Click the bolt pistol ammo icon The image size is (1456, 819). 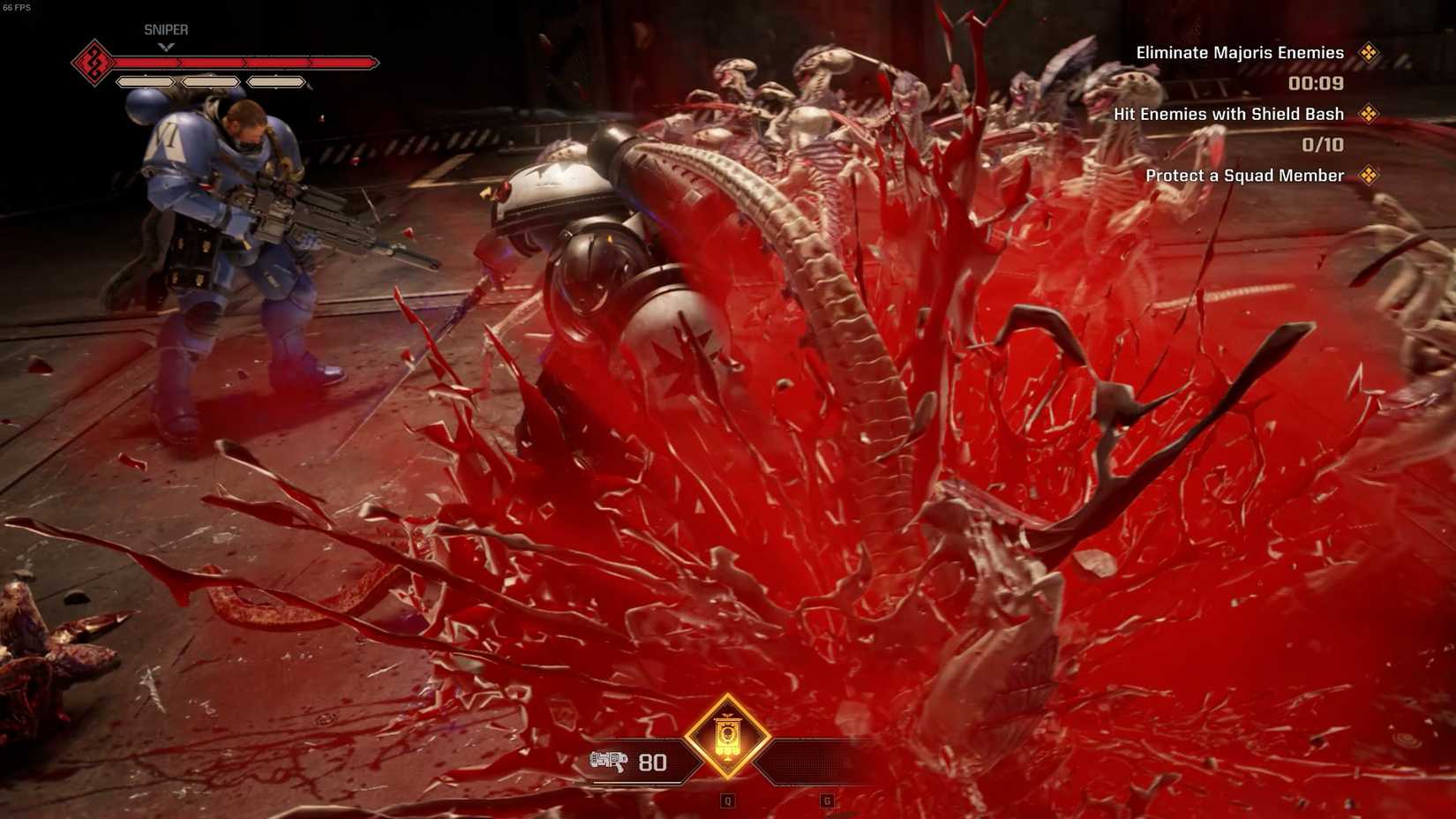610,761
